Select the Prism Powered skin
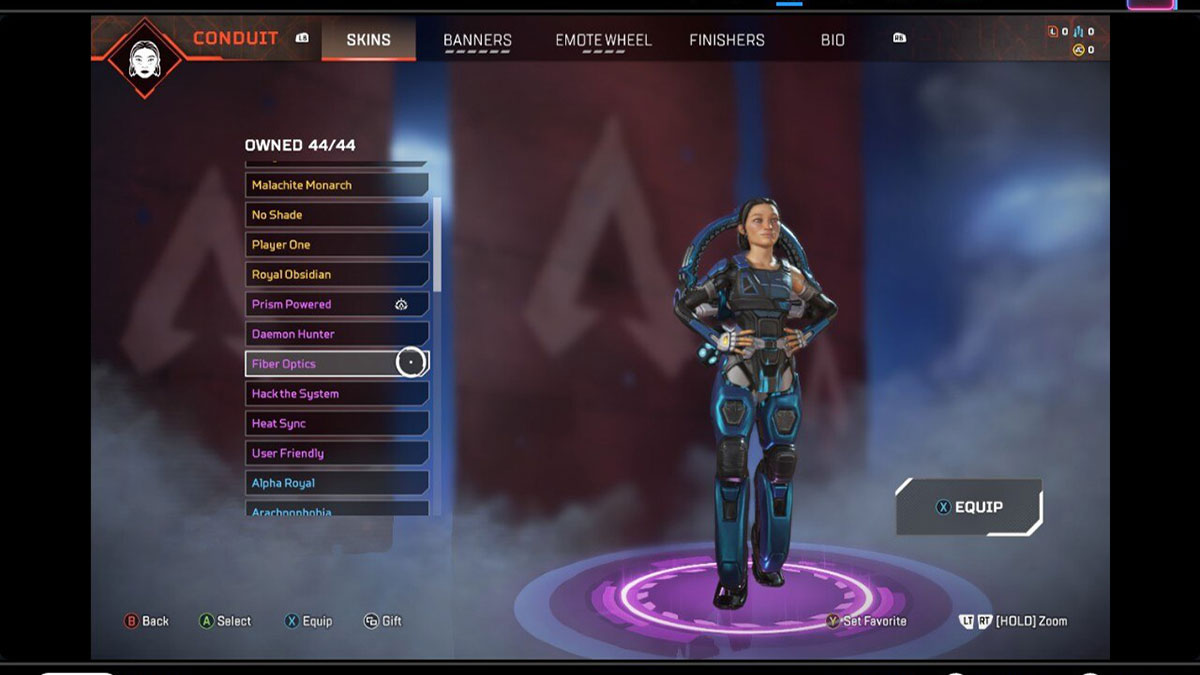This screenshot has height=675, width=1200. point(336,304)
